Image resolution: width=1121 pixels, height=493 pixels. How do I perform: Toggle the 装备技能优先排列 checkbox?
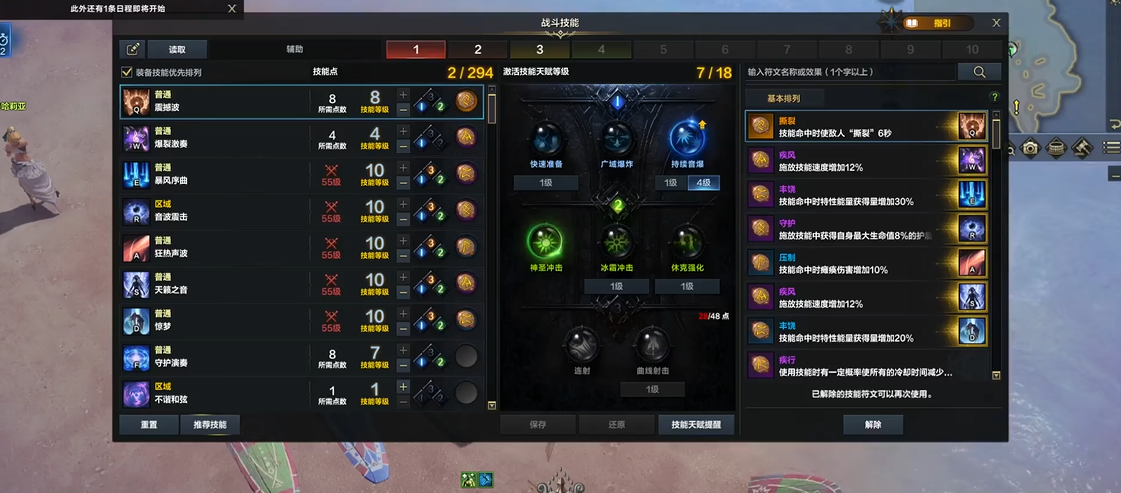click(x=127, y=72)
